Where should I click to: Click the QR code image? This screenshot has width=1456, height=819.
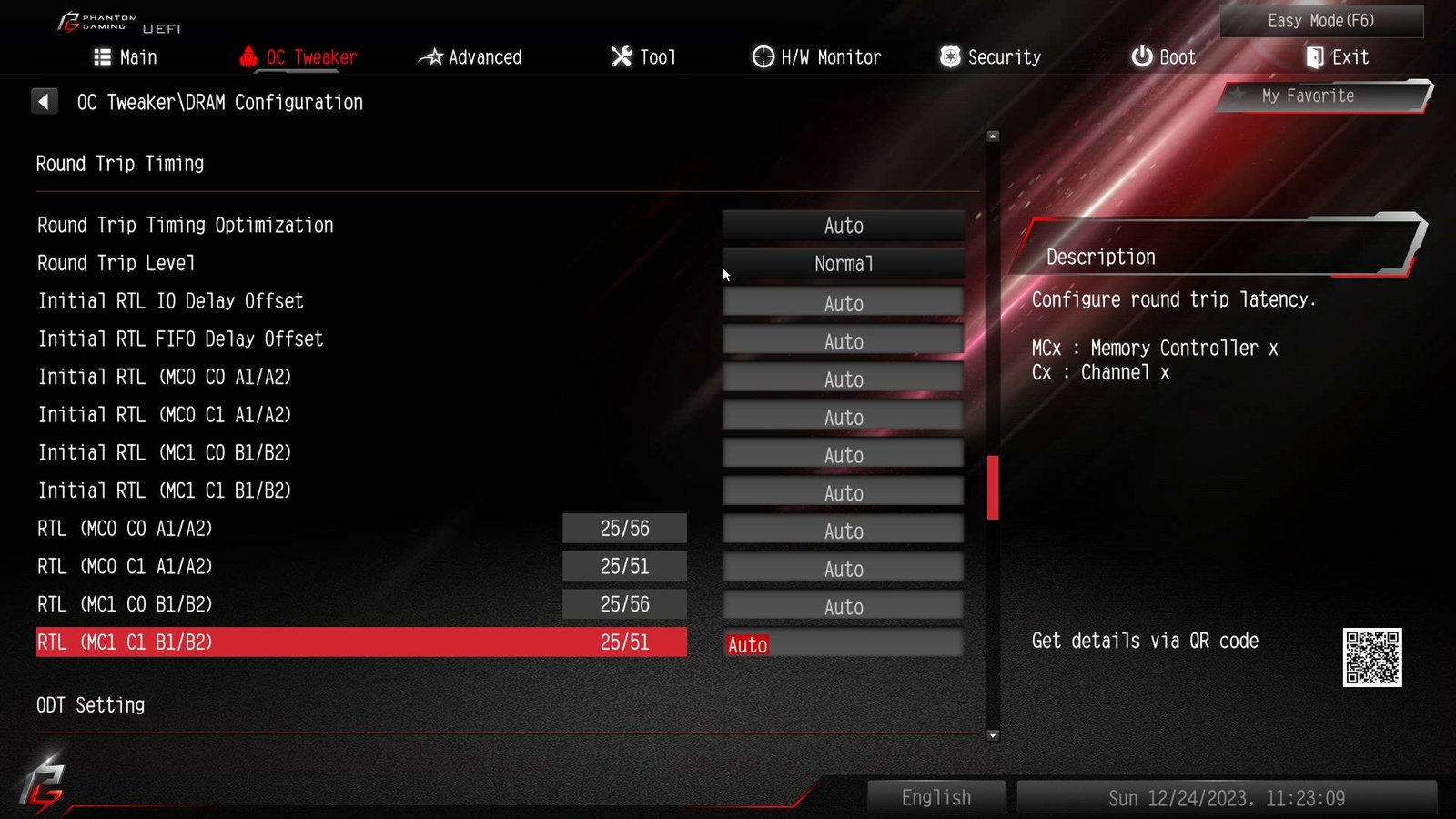[1371, 657]
